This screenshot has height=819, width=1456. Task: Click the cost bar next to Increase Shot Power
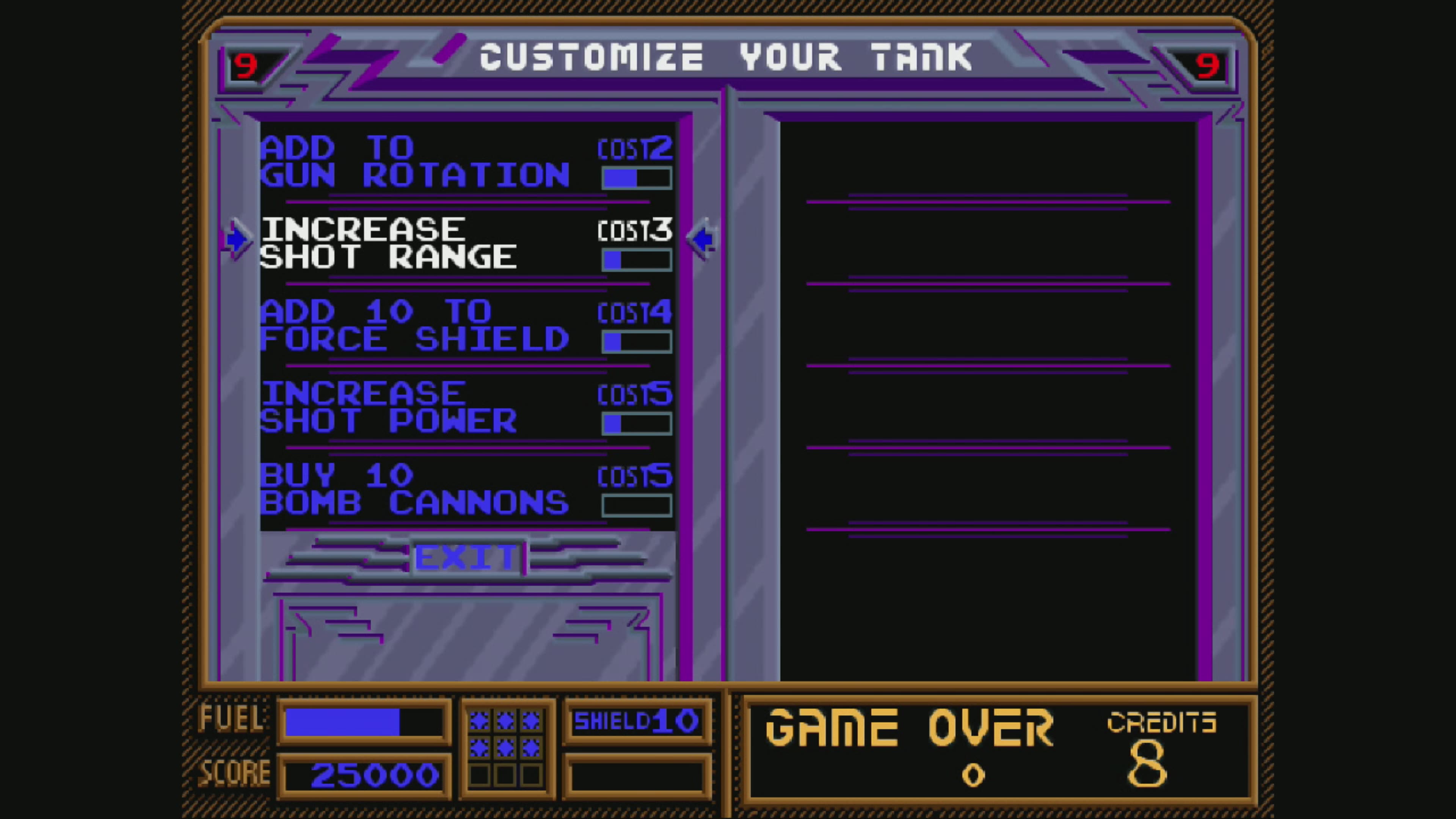[x=637, y=423]
